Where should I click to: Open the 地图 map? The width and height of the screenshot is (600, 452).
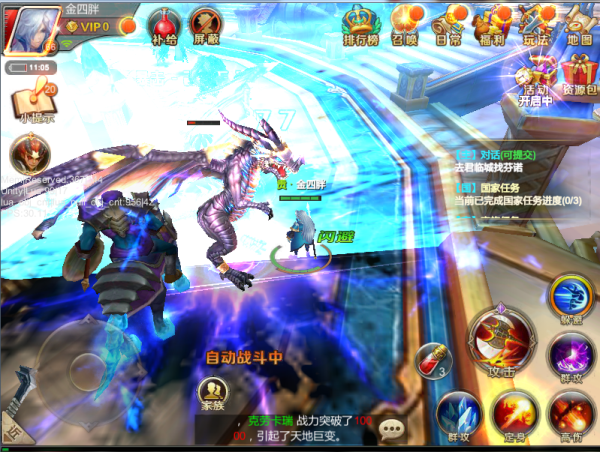coord(580,23)
